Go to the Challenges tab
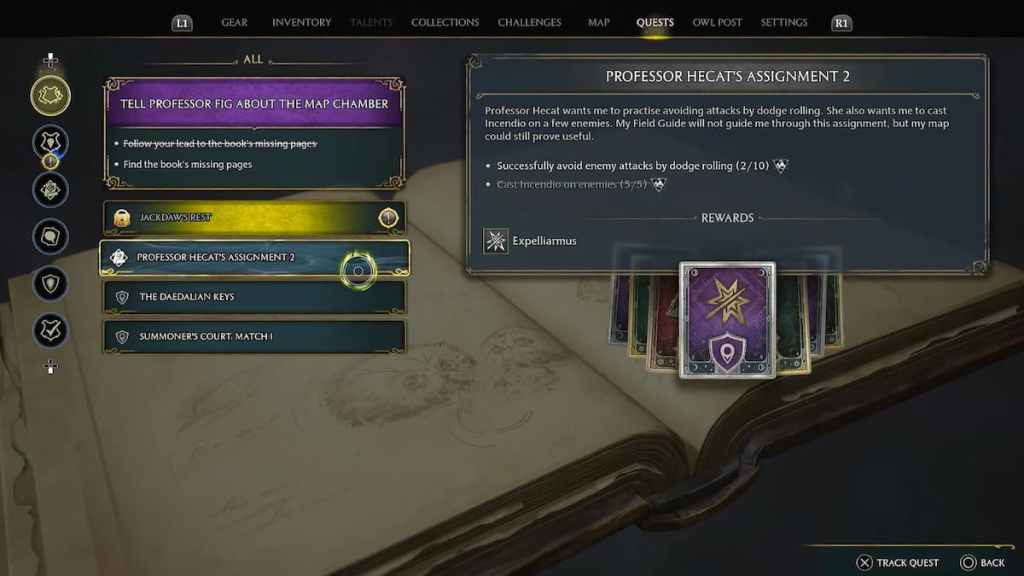 [x=529, y=22]
